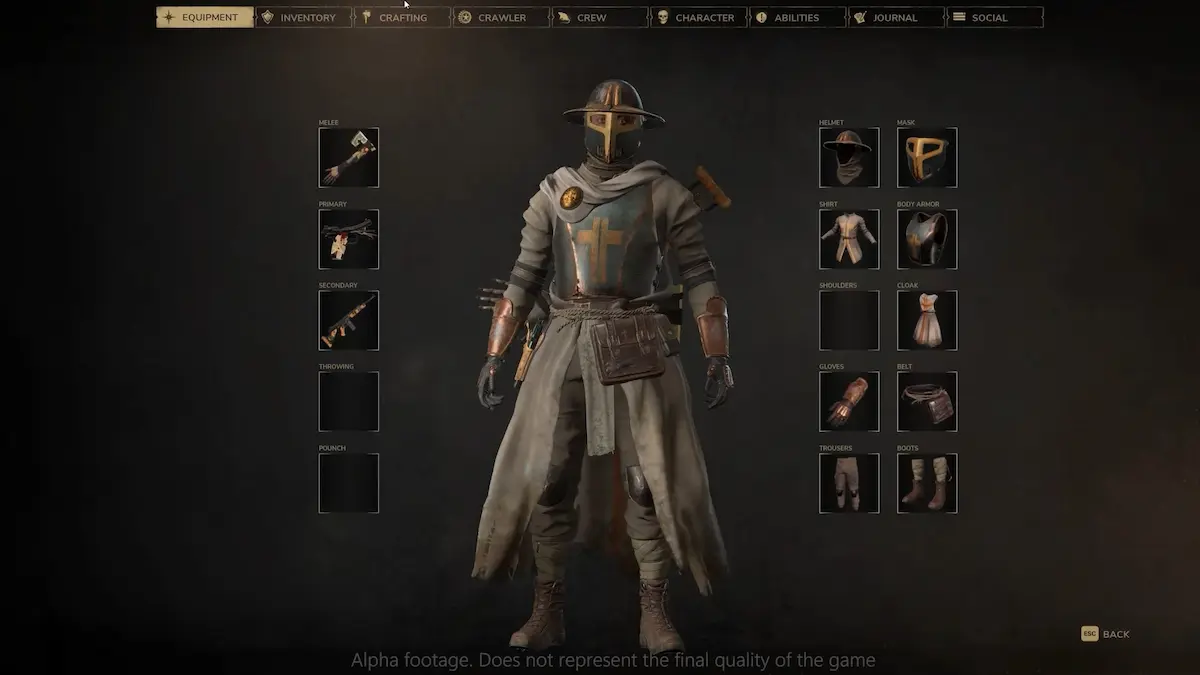Open the Shirt equipment slot

click(x=849, y=239)
